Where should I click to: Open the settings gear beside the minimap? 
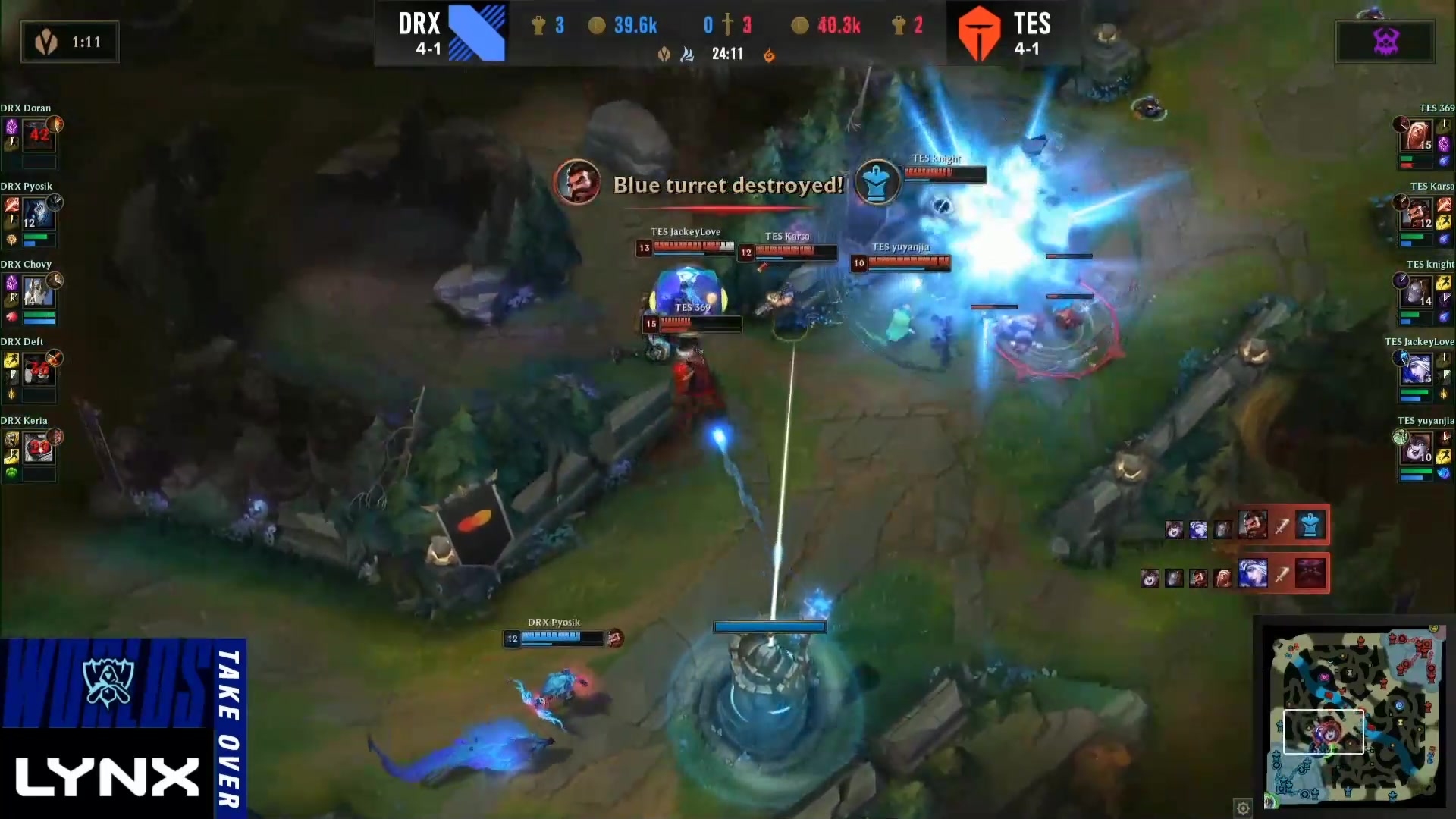[1243, 807]
